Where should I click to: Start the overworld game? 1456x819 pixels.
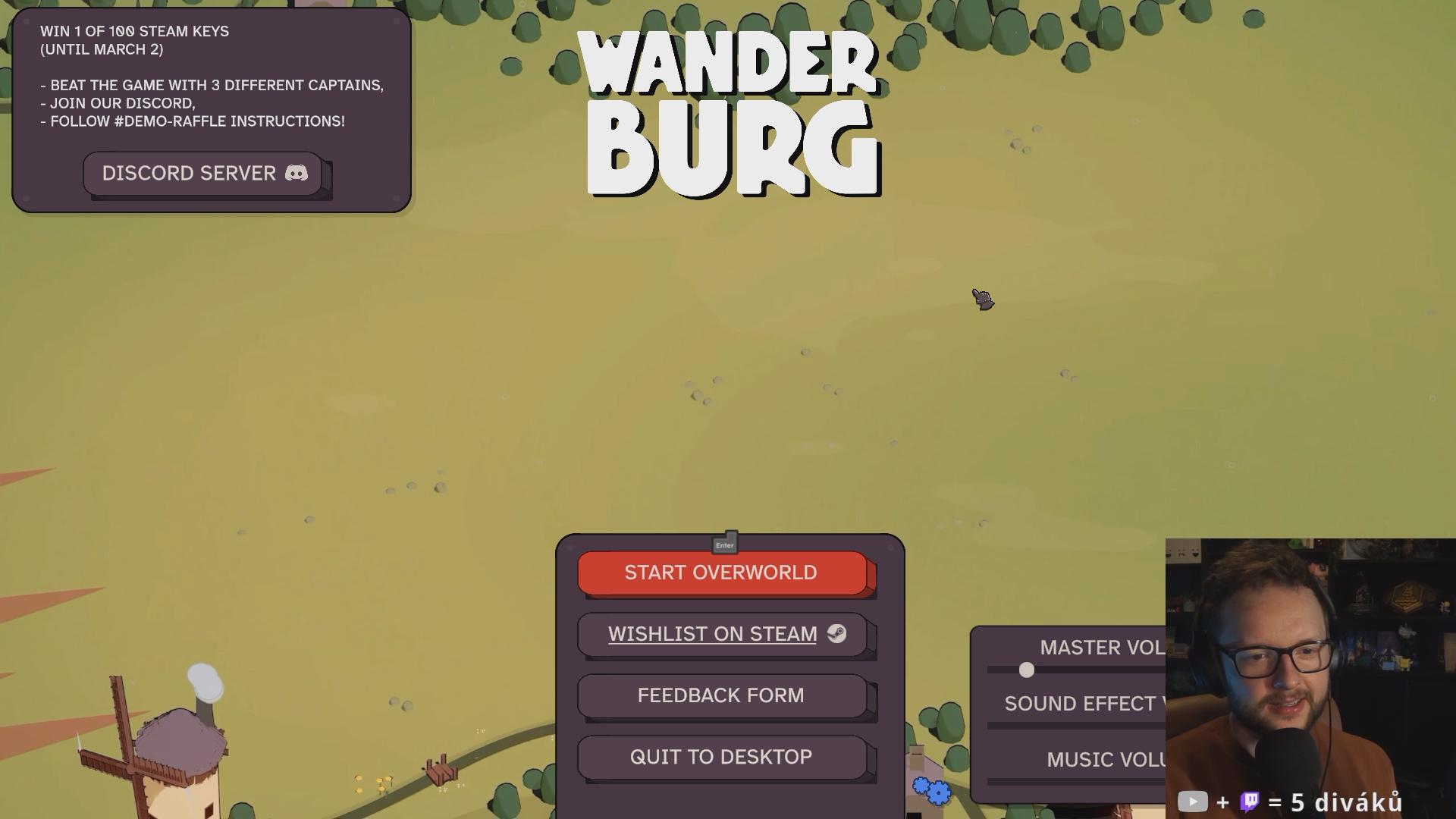pos(721,573)
